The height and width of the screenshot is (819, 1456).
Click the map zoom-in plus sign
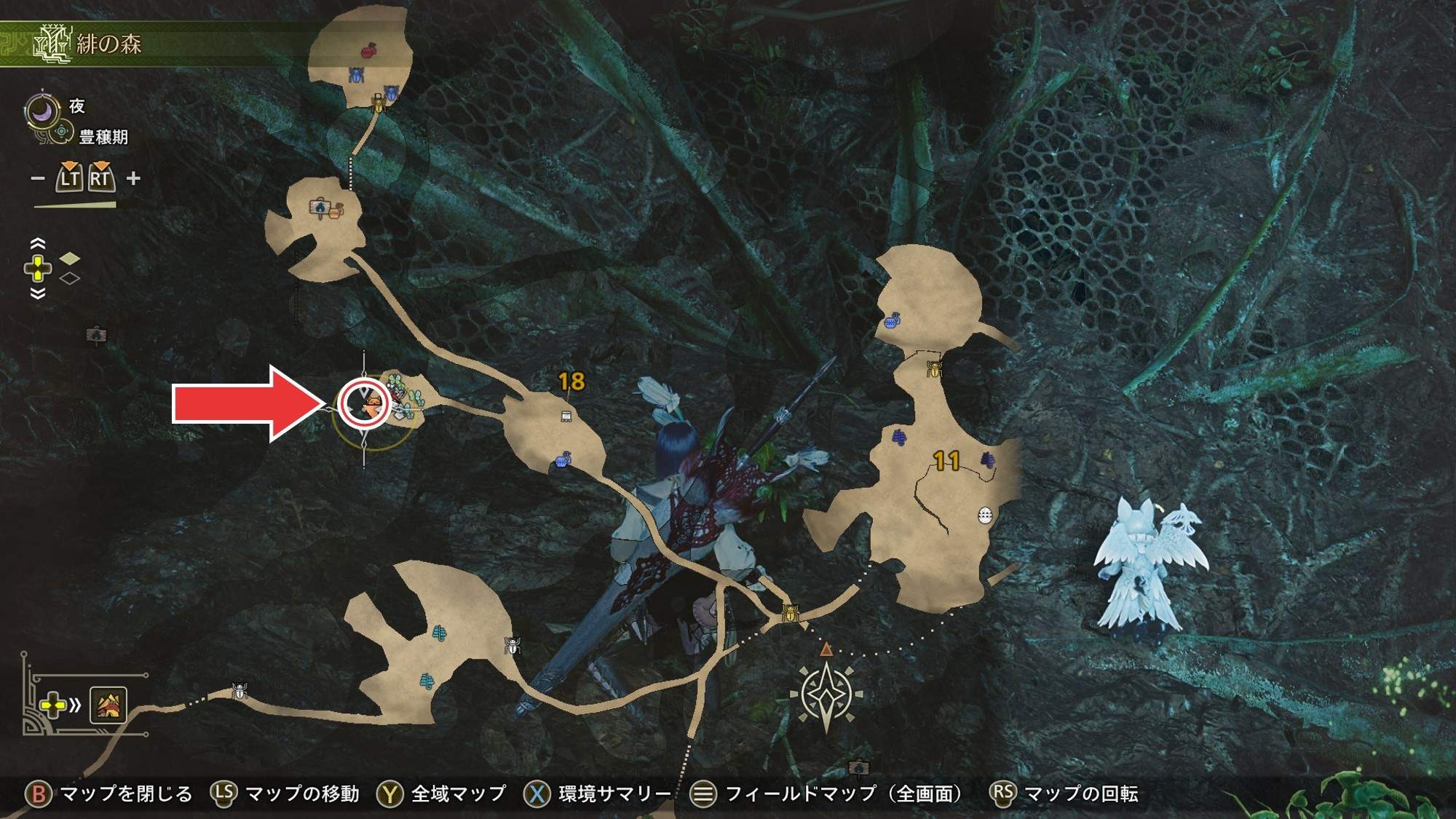click(x=133, y=178)
